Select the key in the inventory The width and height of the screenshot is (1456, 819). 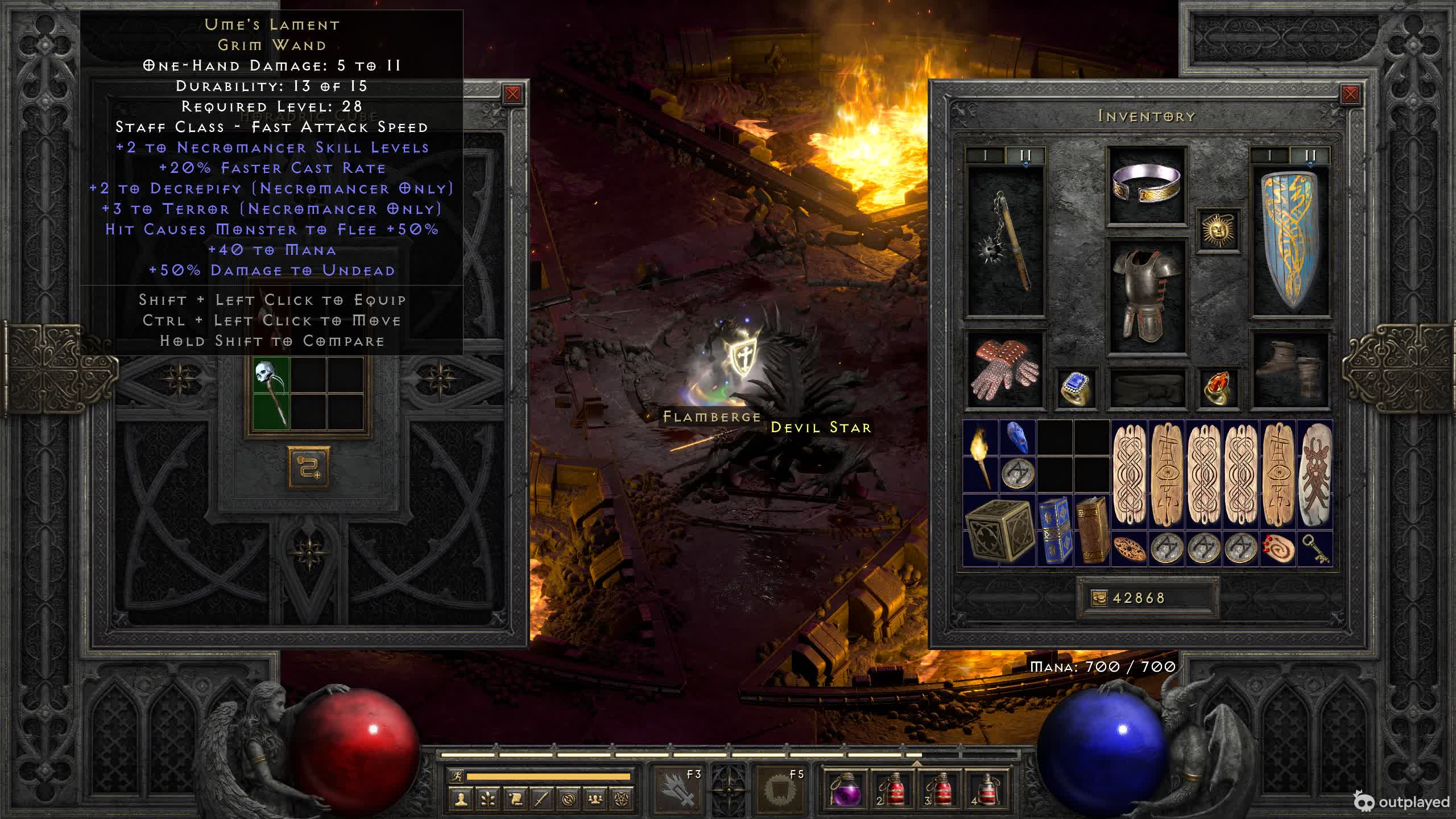pyautogui.click(x=1315, y=549)
